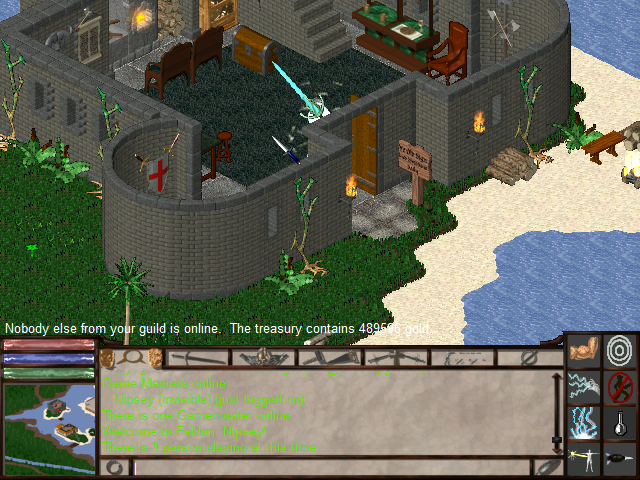Open the helmet toolbar slot

pos(264,357)
